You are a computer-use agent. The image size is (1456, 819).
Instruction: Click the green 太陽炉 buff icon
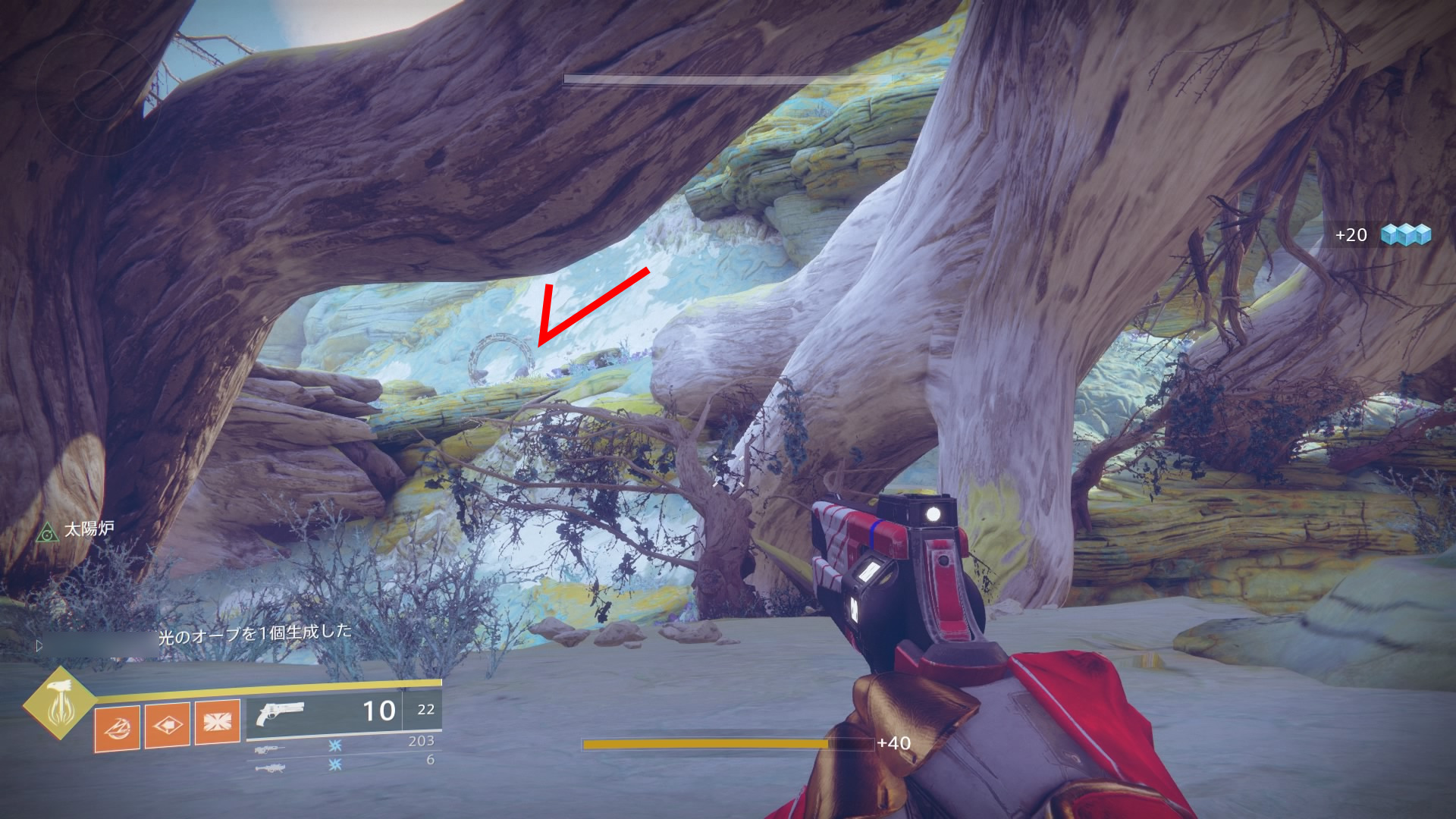[47, 532]
